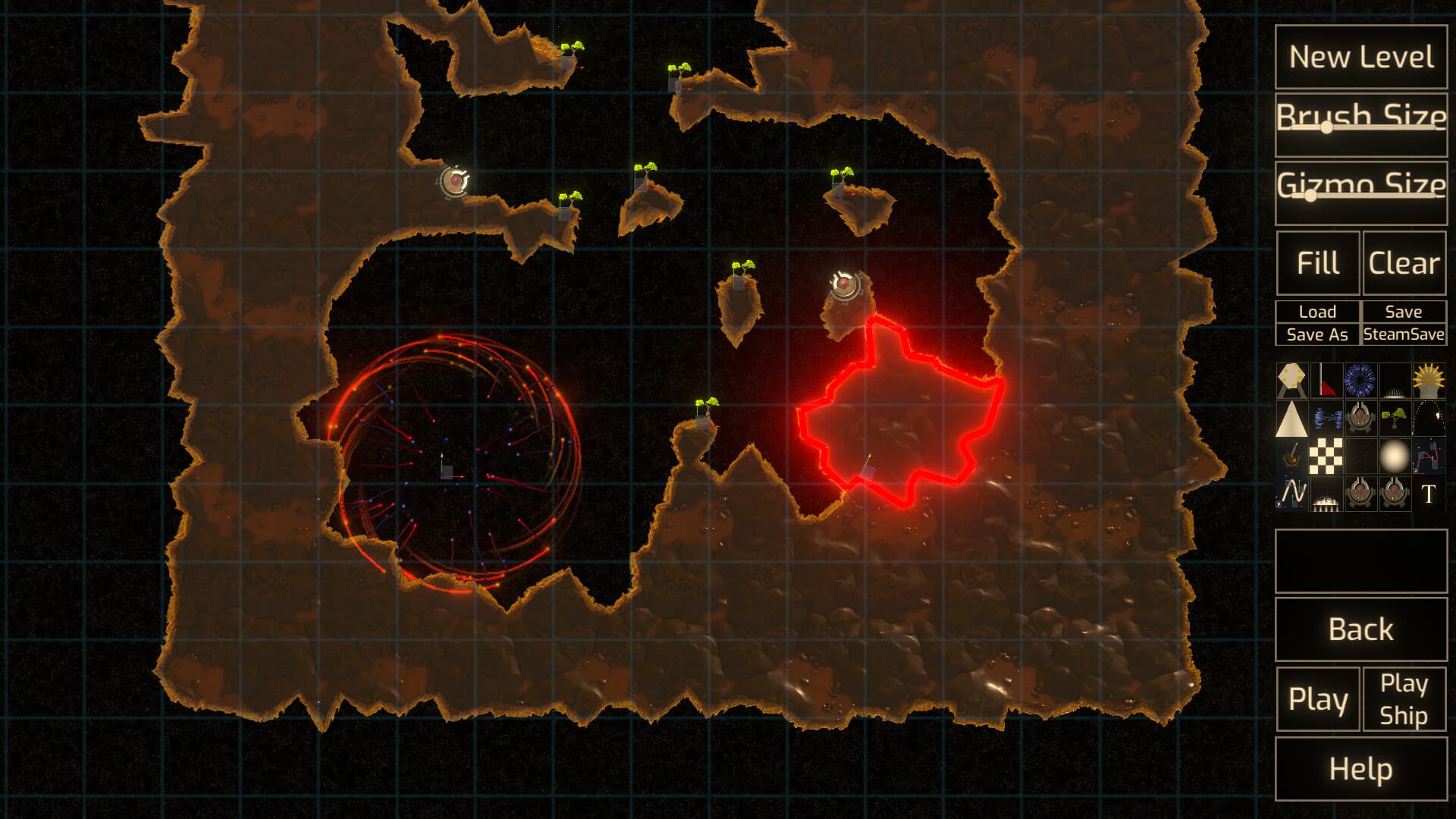Select the tree prop icon
The height and width of the screenshot is (819, 1456).
click(x=1395, y=418)
